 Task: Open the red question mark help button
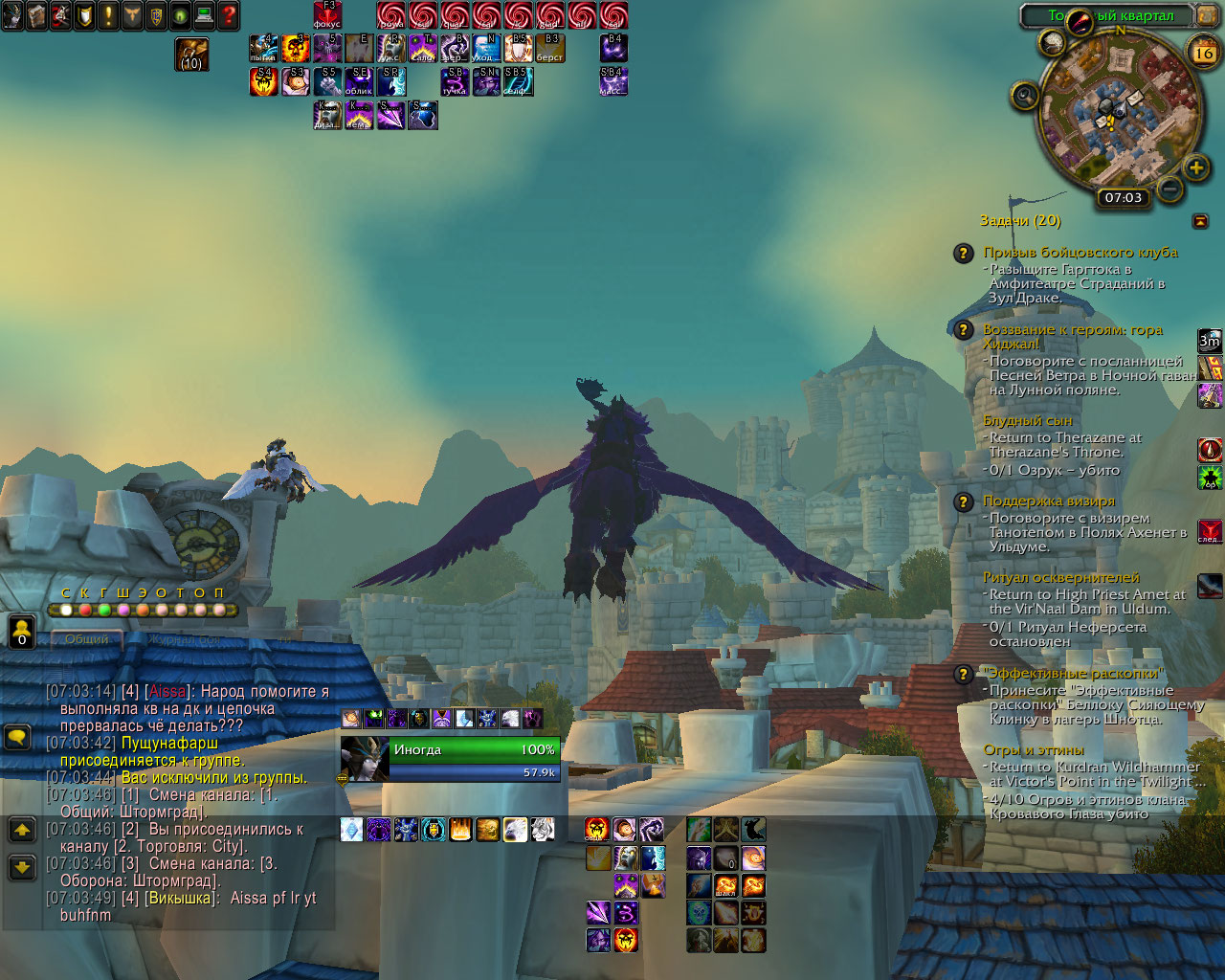[x=228, y=15]
